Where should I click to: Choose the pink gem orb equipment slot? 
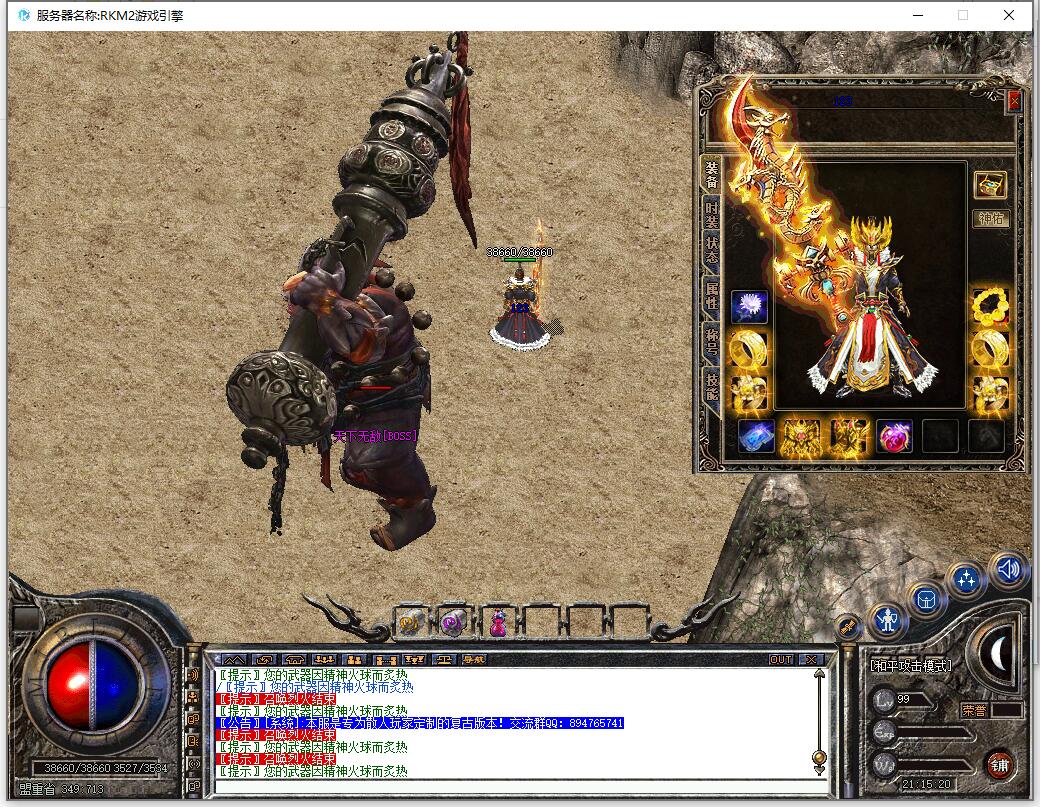(895, 437)
